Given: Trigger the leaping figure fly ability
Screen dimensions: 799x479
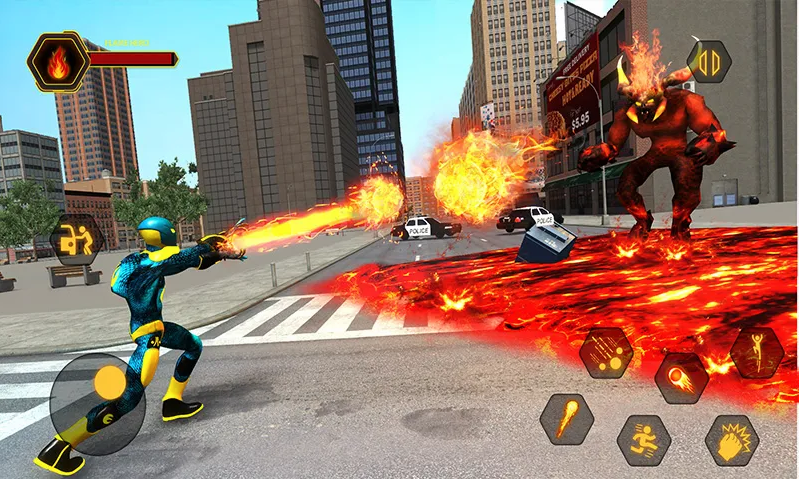Looking at the screenshot, I should click(757, 352).
